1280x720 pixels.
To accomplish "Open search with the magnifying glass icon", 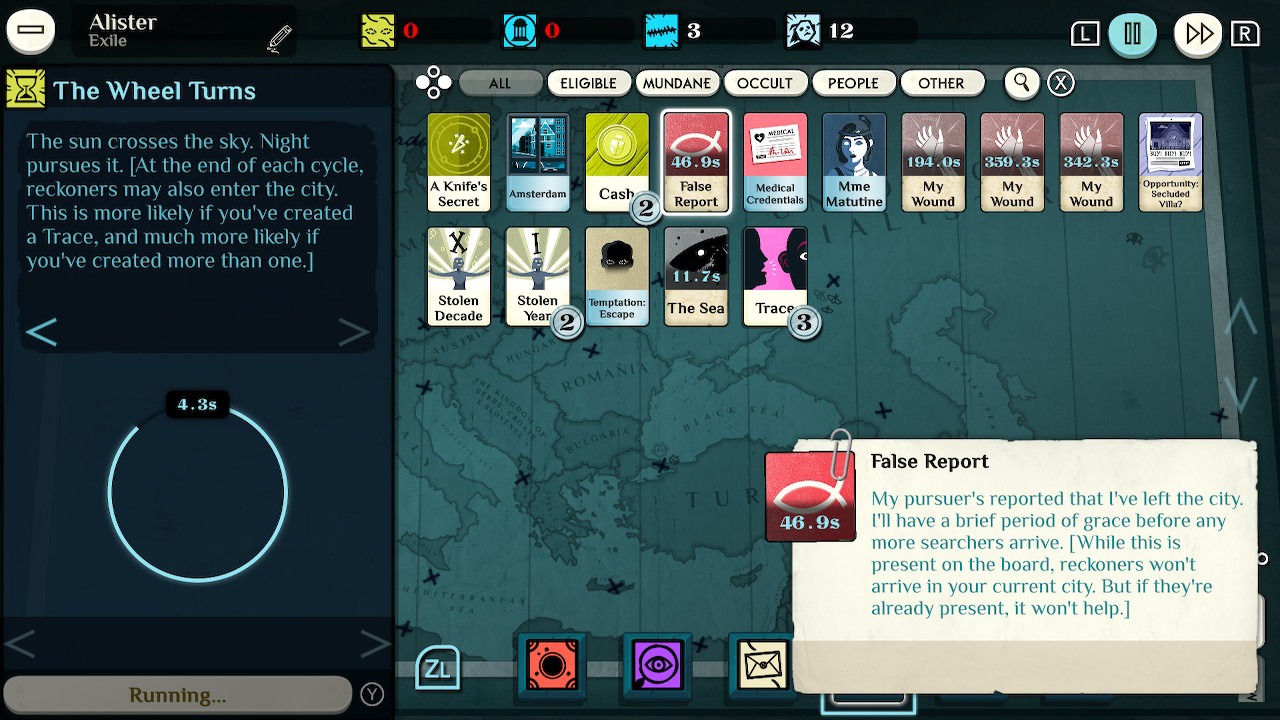I will pos(1021,83).
